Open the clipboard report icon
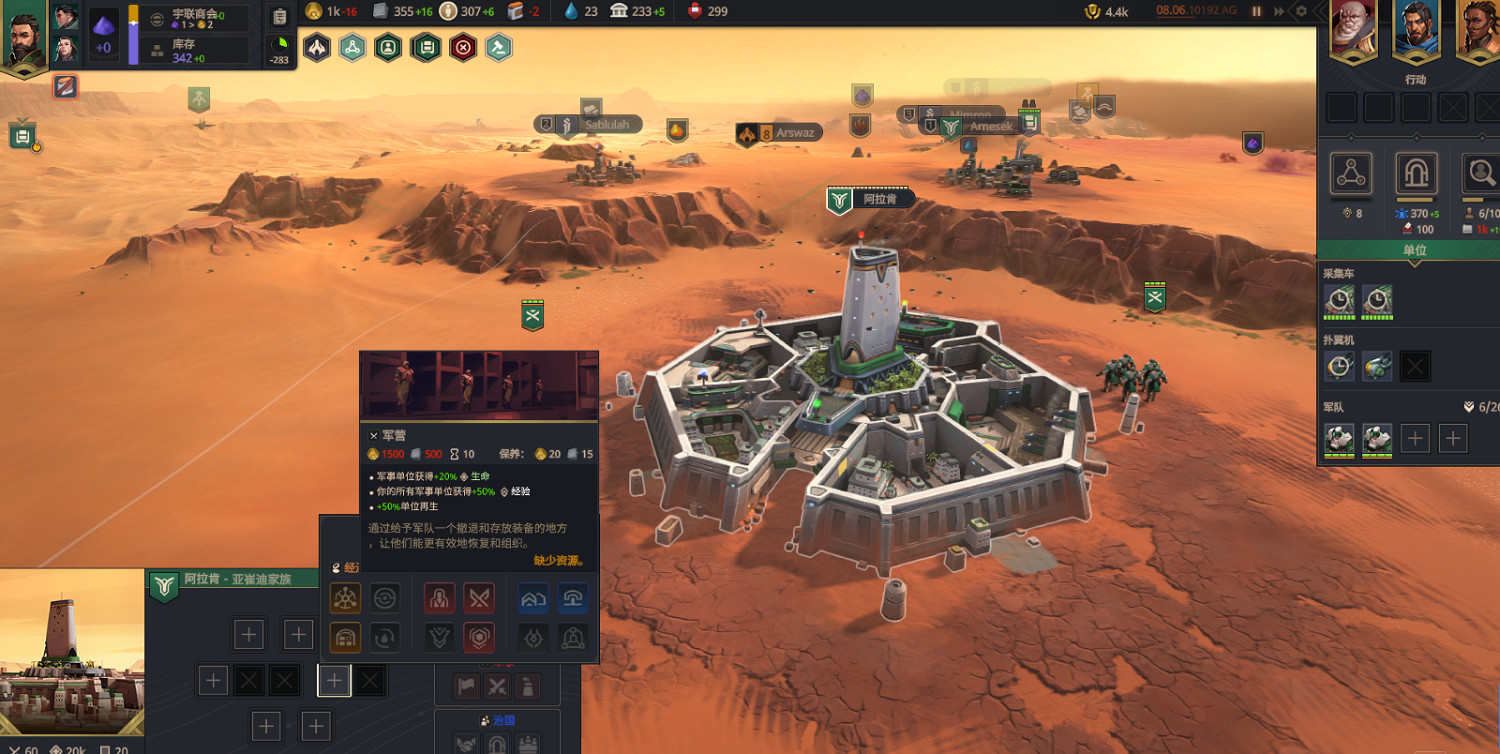The image size is (1500, 754). [280, 16]
